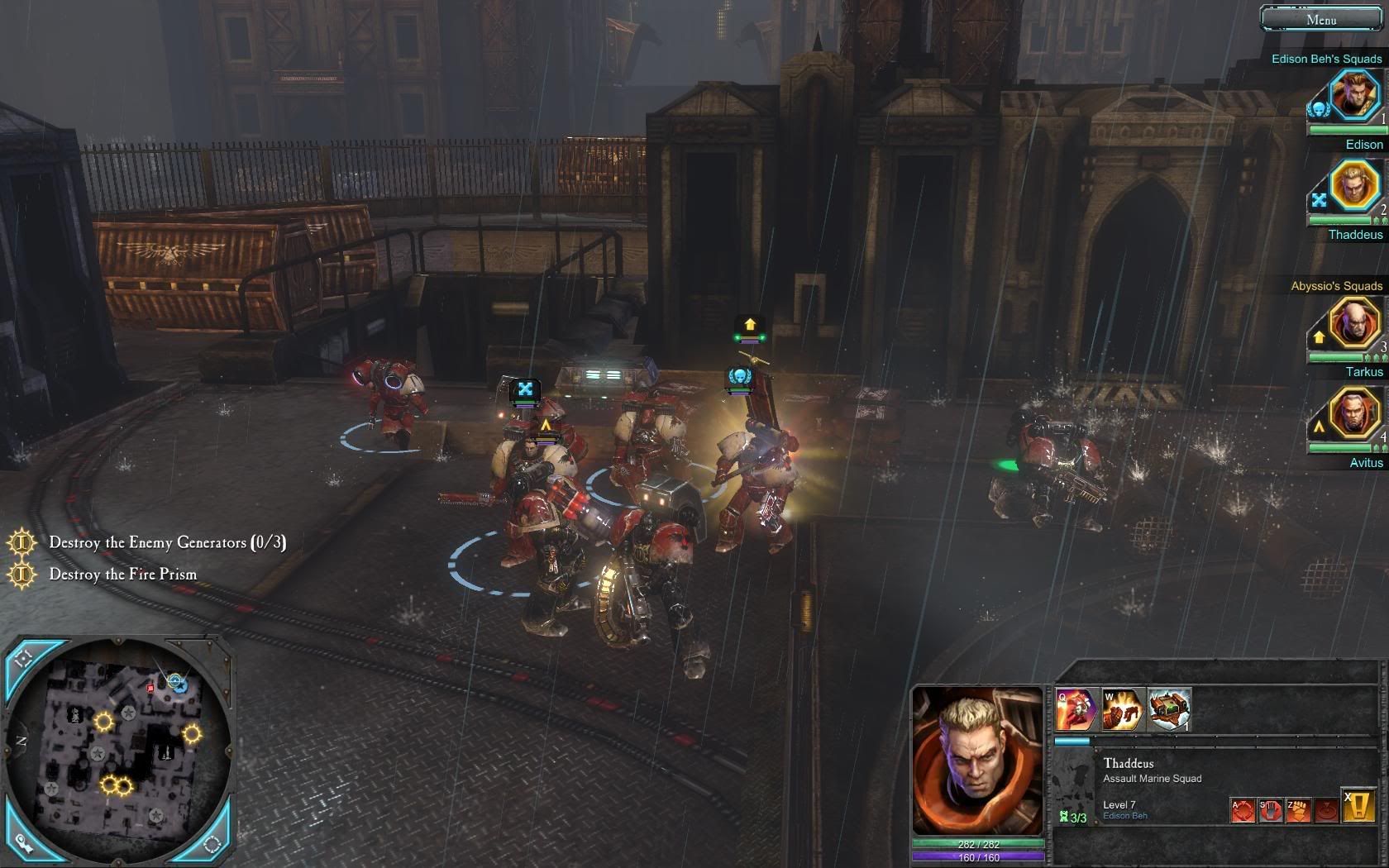Screen dimensions: 1389x868
Task: Select Avitus's squad portrait
Action: tap(1353, 413)
